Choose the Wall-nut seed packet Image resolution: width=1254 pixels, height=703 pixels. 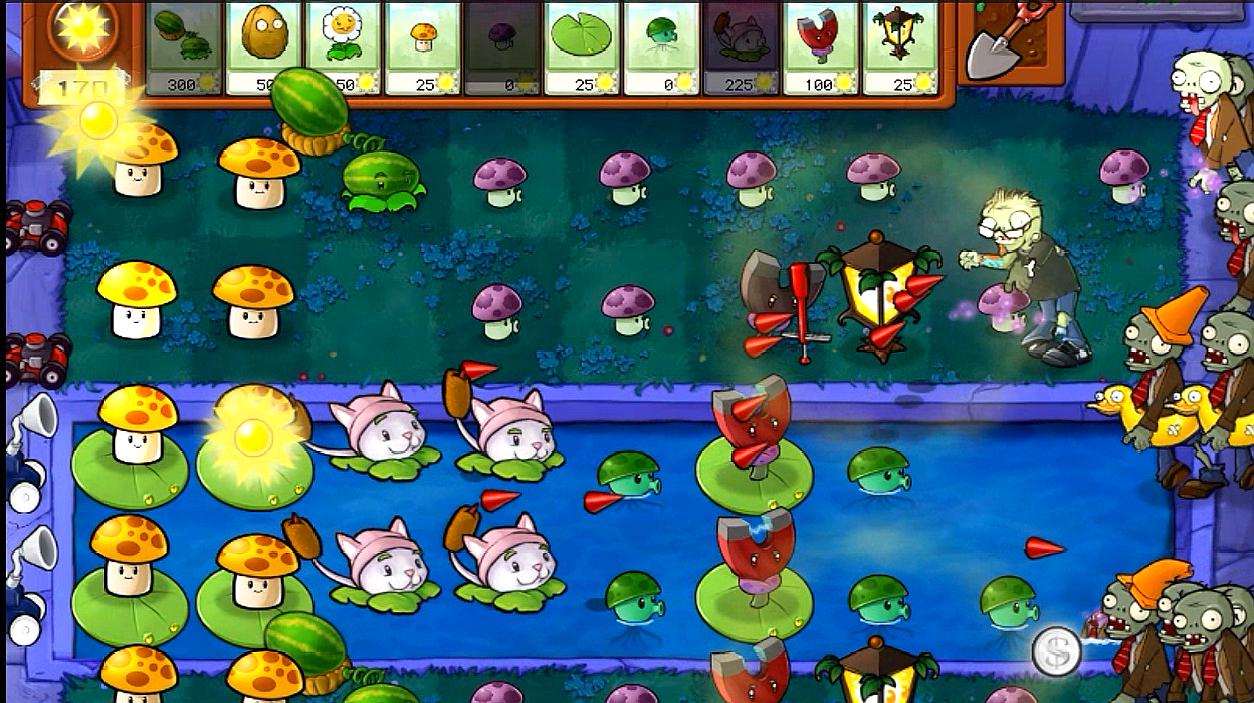pyautogui.click(x=264, y=48)
